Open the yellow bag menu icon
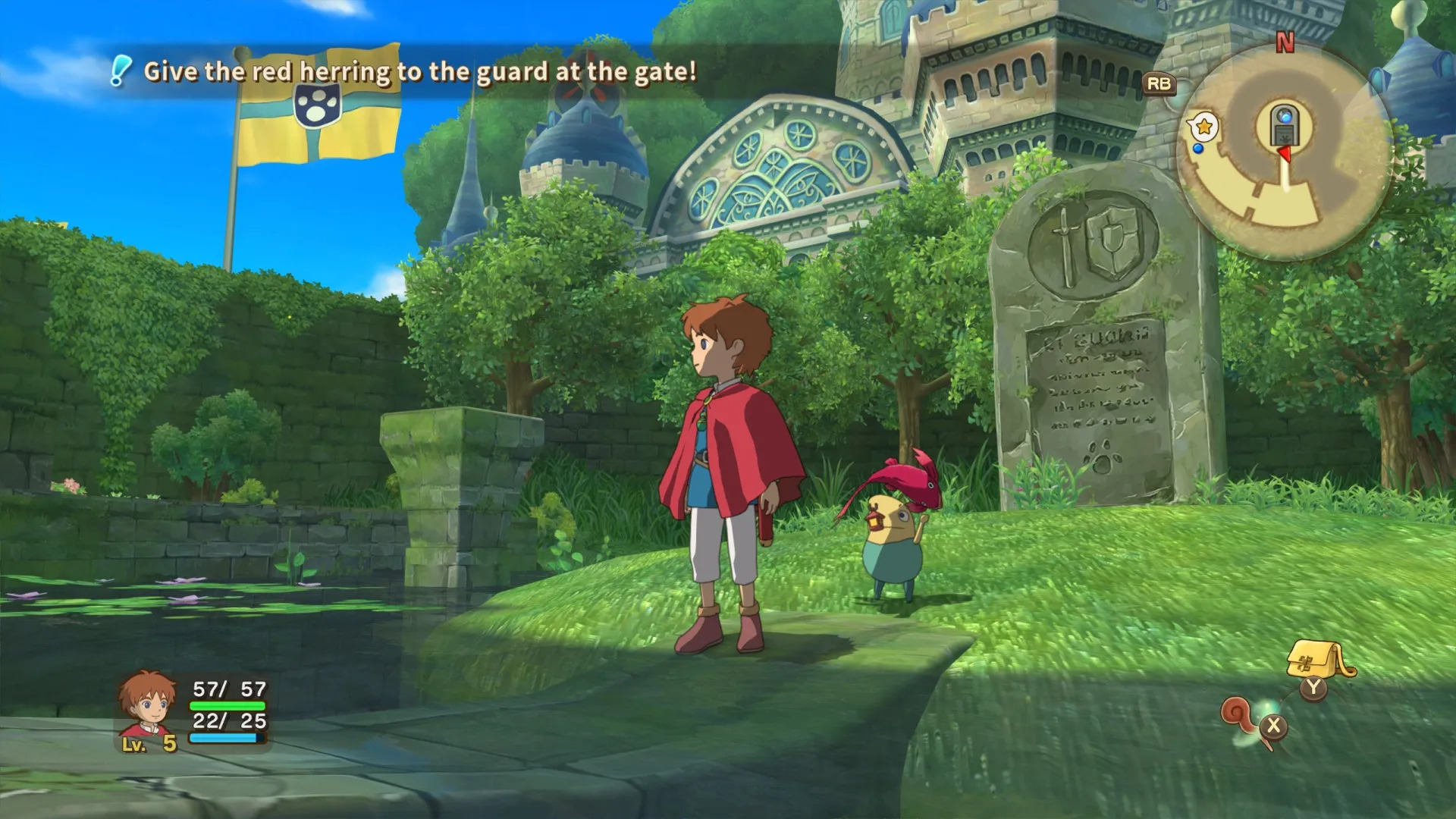Viewport: 1456px width, 819px height. [1317, 658]
